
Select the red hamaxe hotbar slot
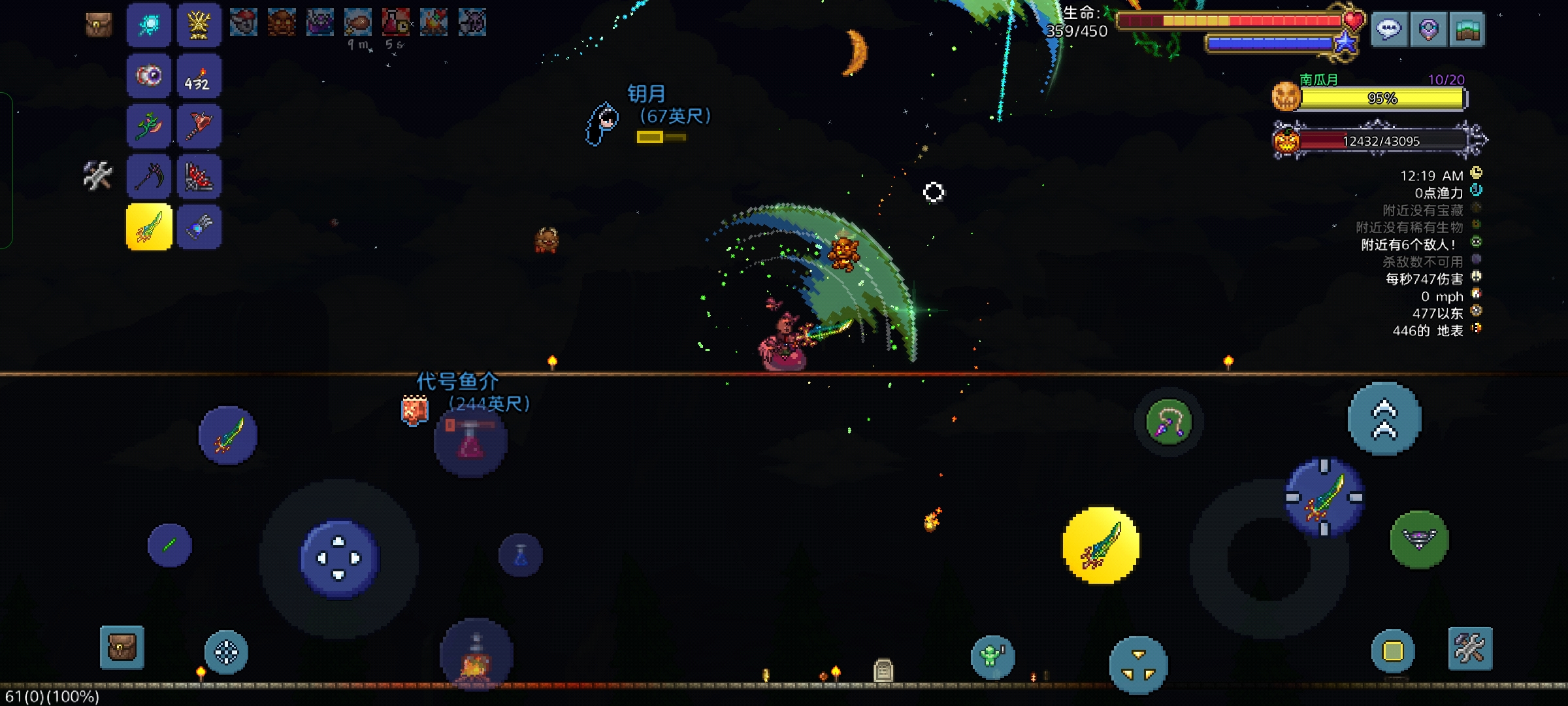pos(199,126)
